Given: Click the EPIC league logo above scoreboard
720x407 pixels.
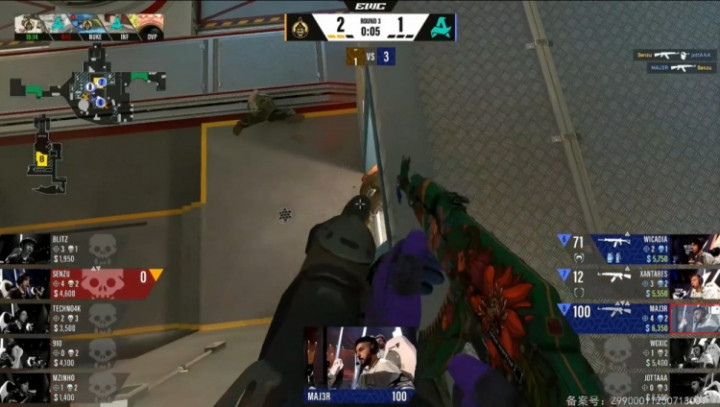Looking at the screenshot, I should 370,6.
